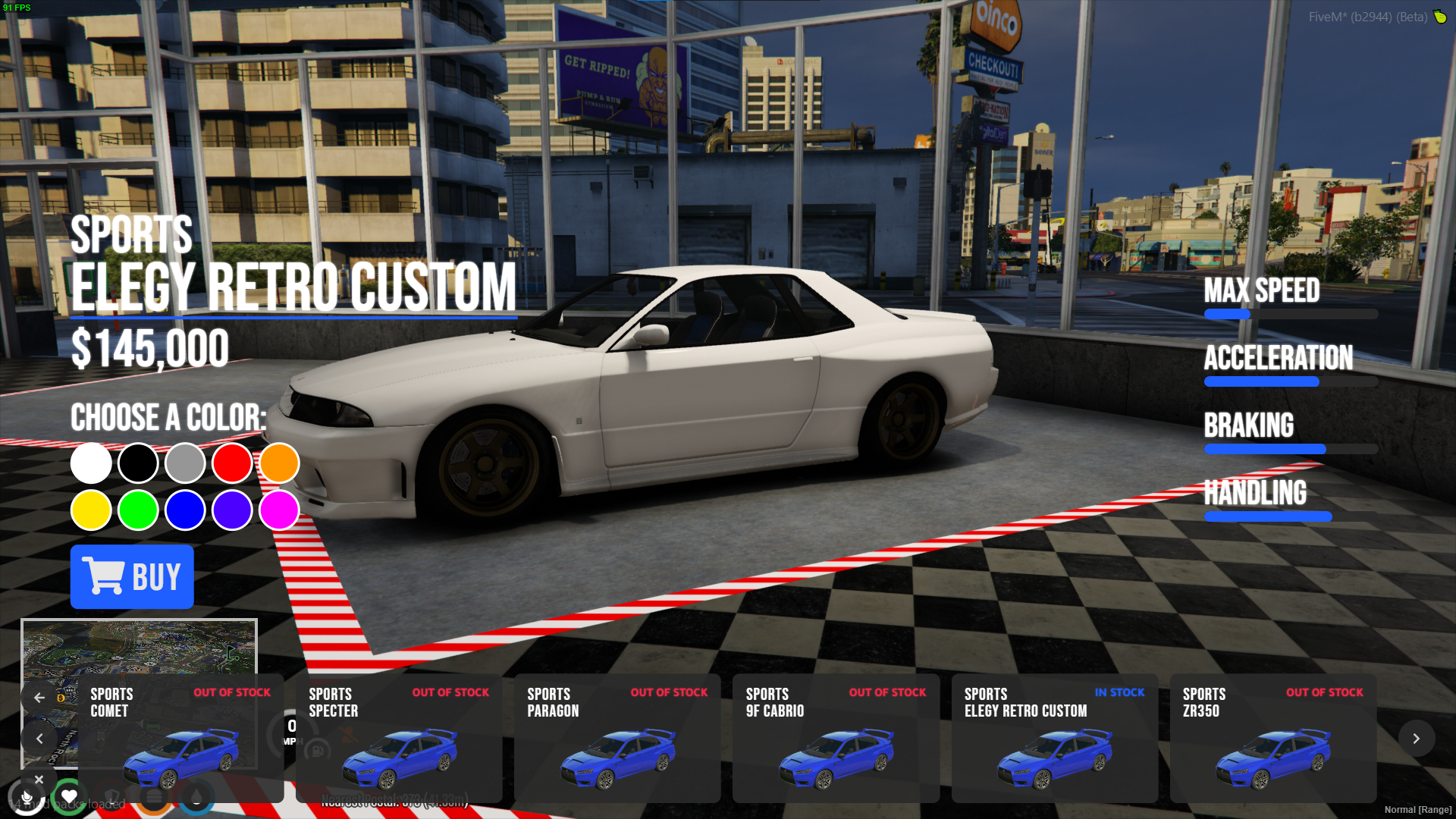Choose the red paint color
1456x819 pixels.
(x=232, y=463)
